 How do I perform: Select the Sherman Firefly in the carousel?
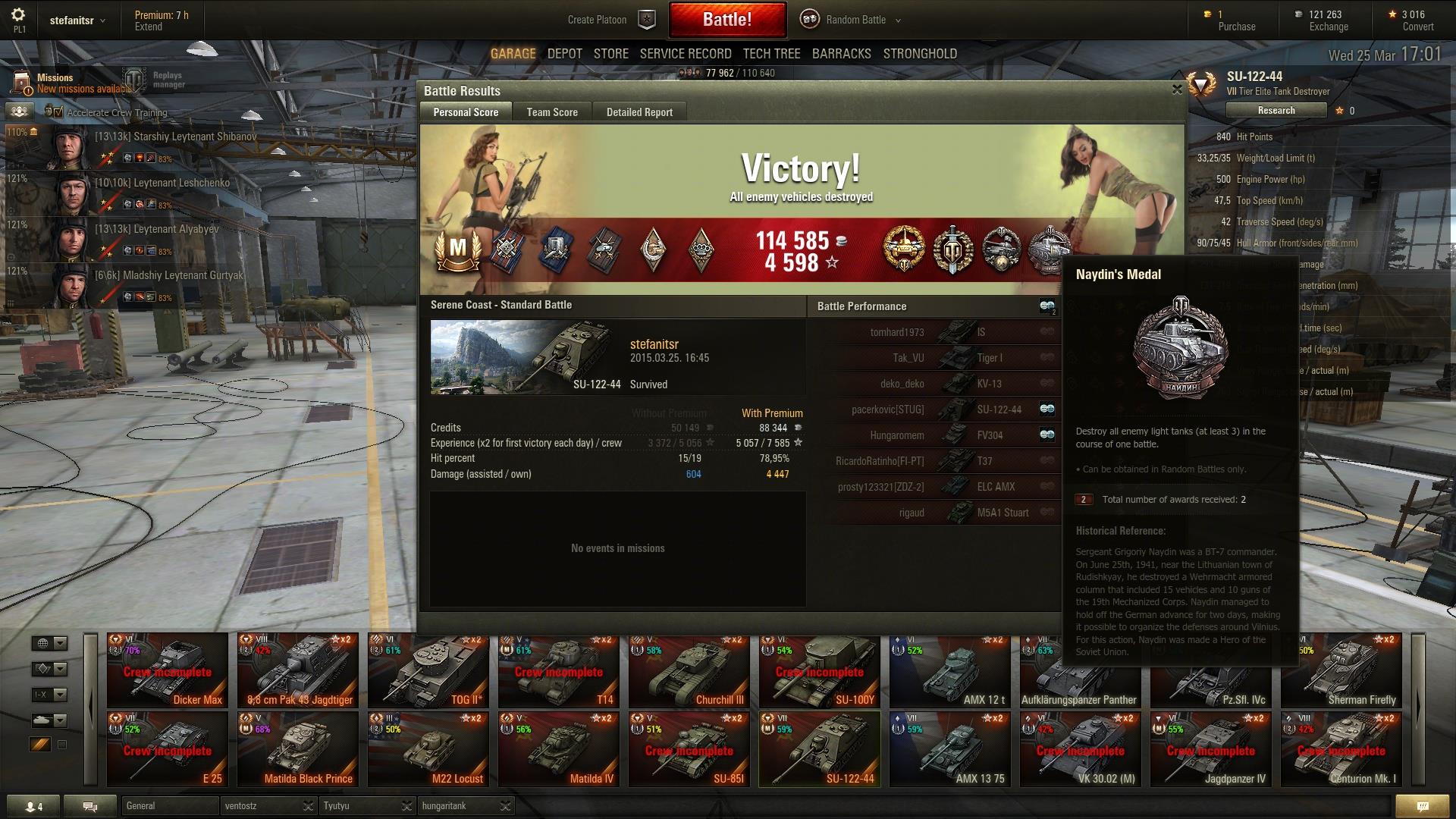pos(1341,670)
